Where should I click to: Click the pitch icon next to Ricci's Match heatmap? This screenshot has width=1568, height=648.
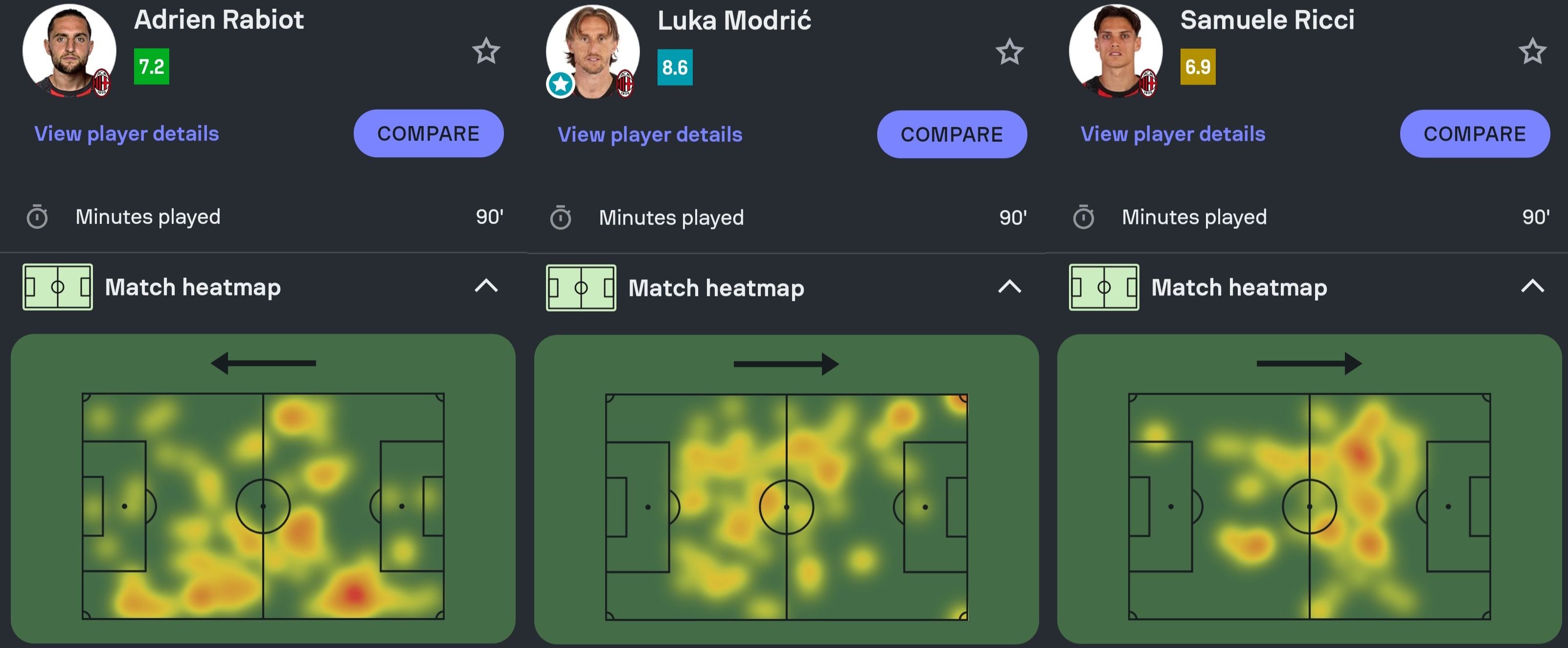tap(1104, 287)
